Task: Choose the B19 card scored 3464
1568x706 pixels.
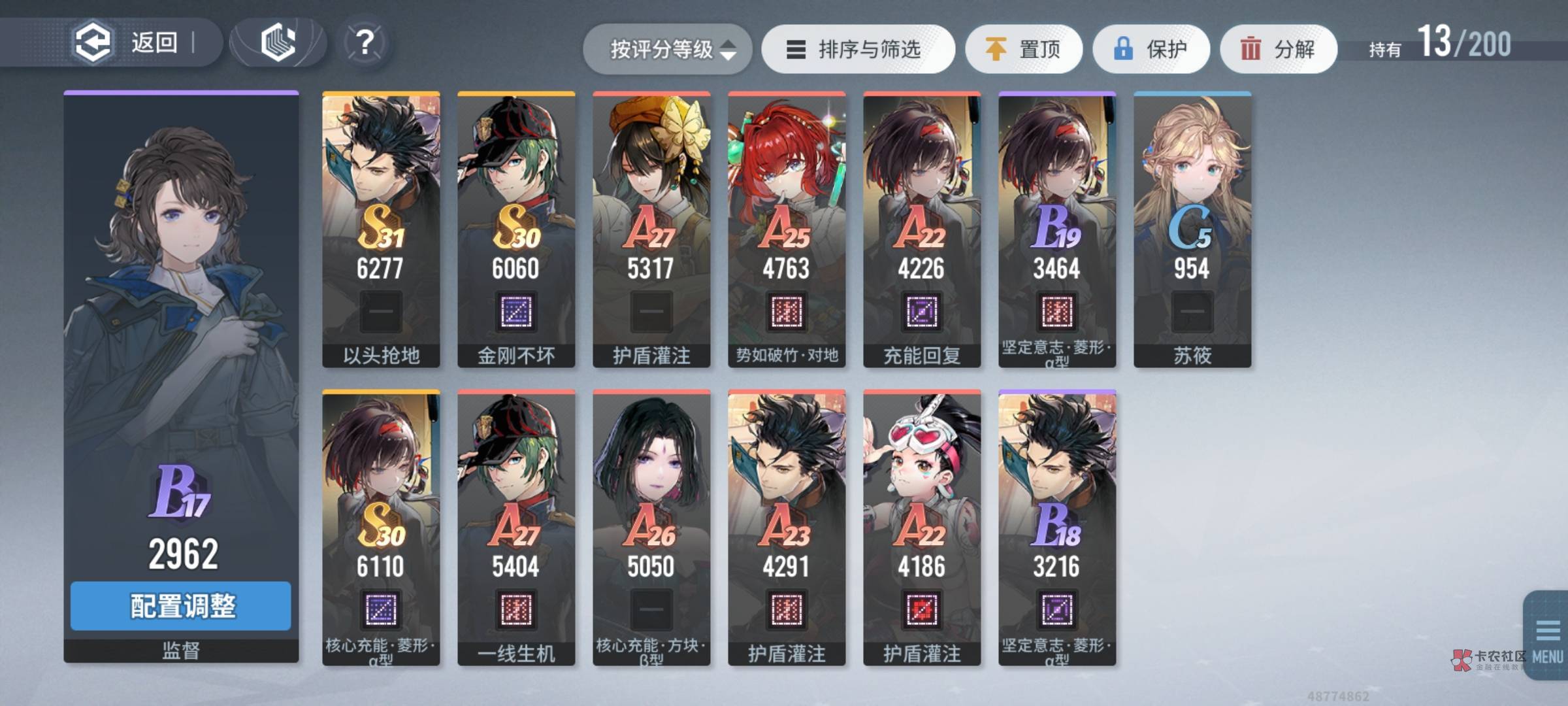Action: [1057, 229]
